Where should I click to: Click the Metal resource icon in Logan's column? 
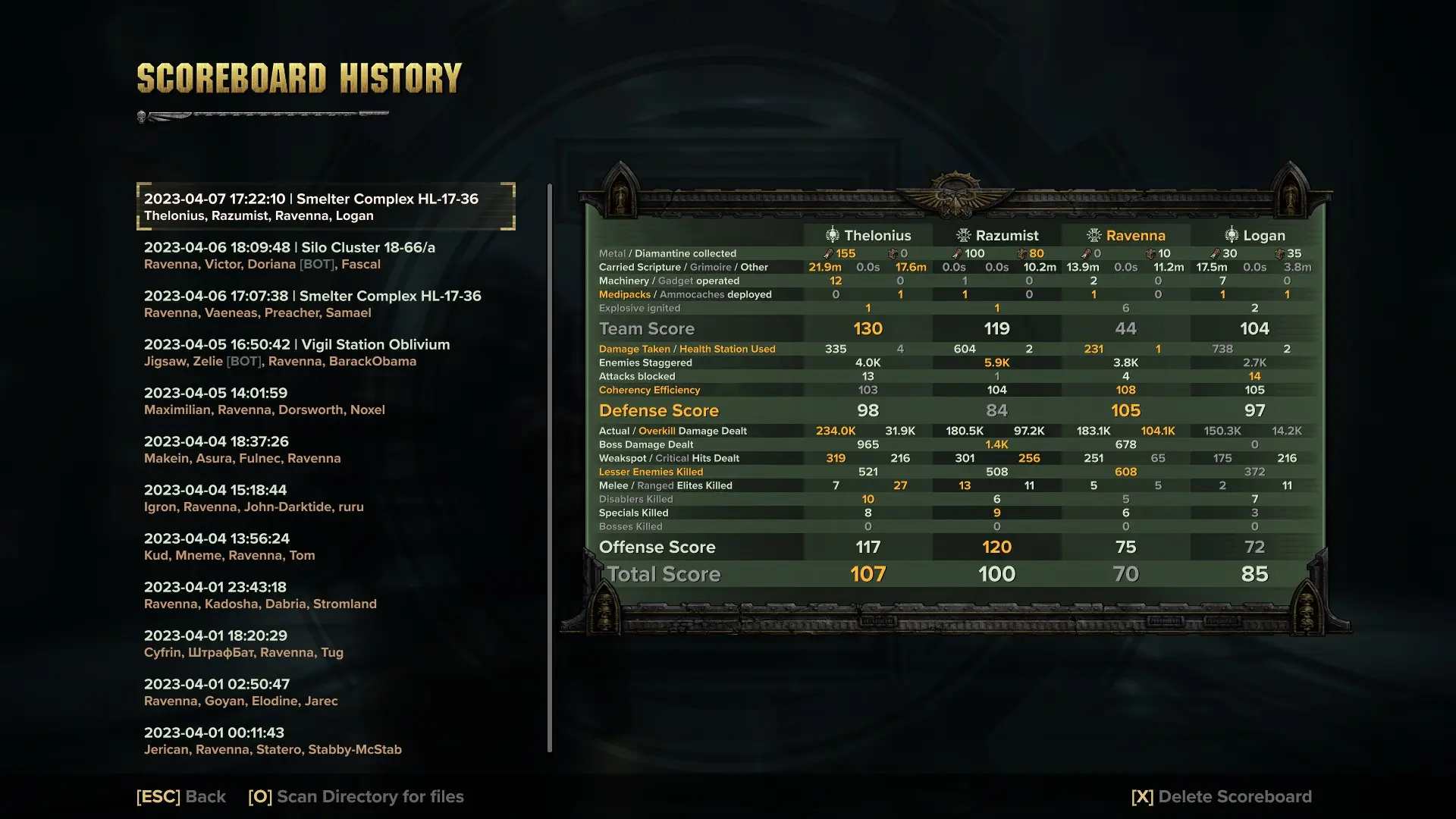[x=1216, y=253]
